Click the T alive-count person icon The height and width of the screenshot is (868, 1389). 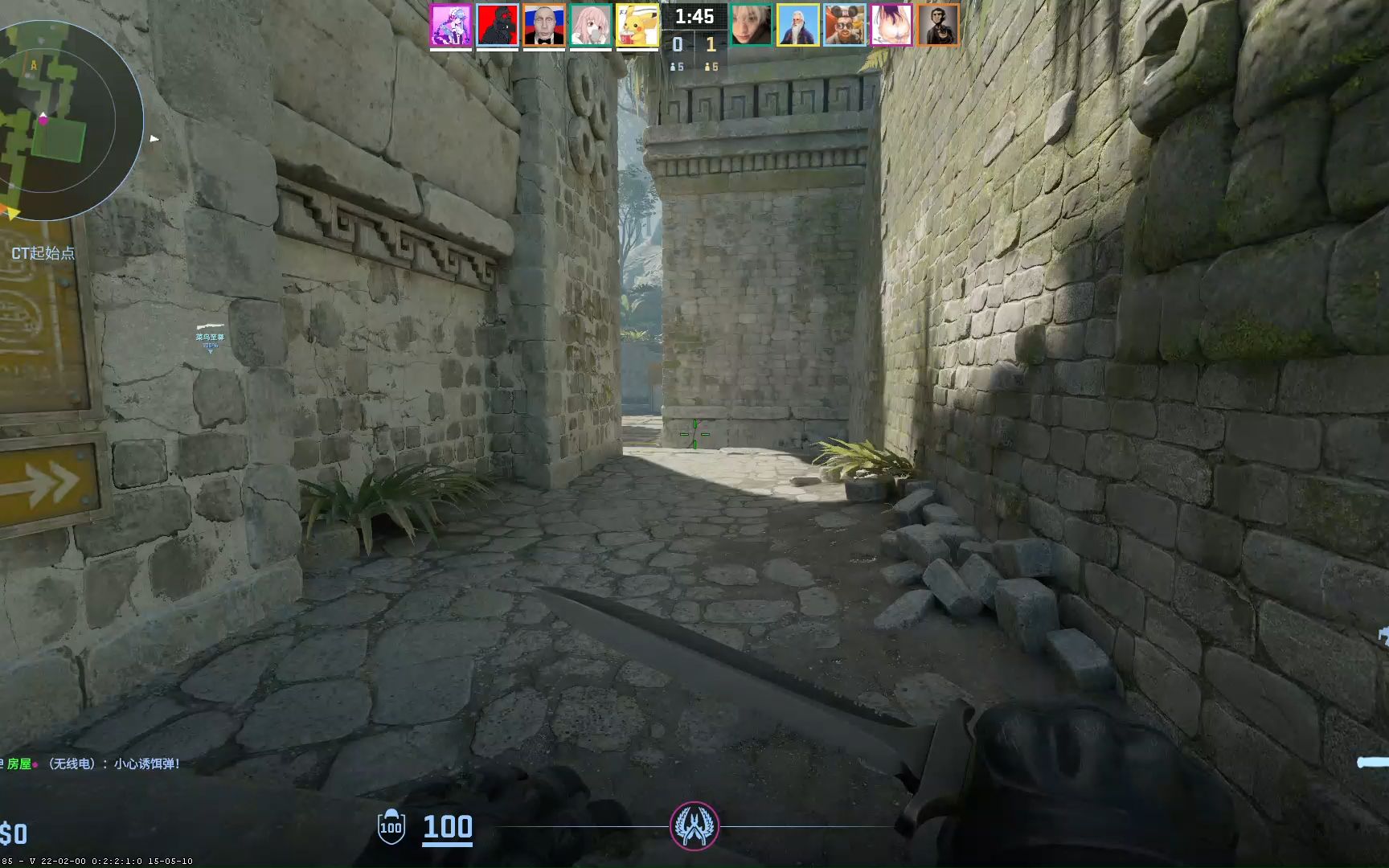coord(707,68)
